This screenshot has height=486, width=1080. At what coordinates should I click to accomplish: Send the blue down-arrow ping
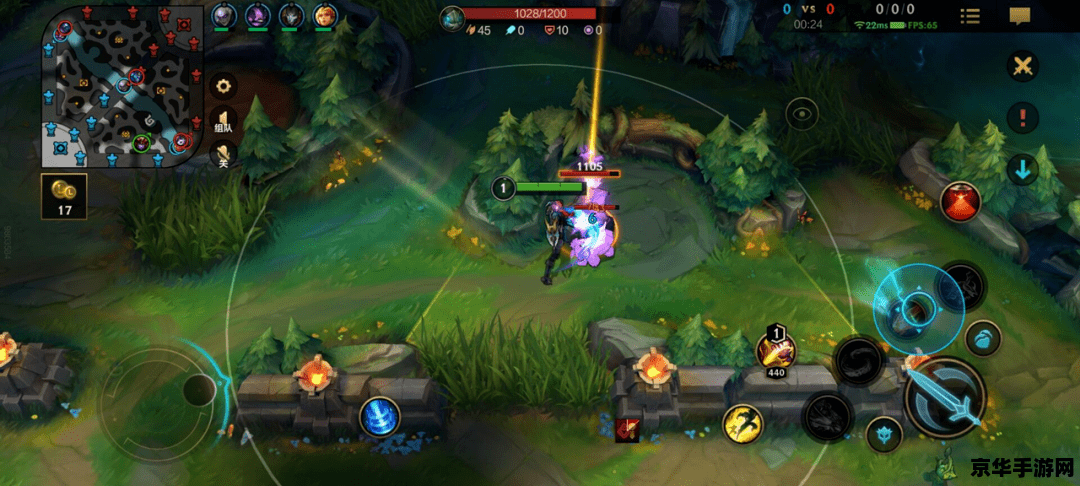point(1022,169)
